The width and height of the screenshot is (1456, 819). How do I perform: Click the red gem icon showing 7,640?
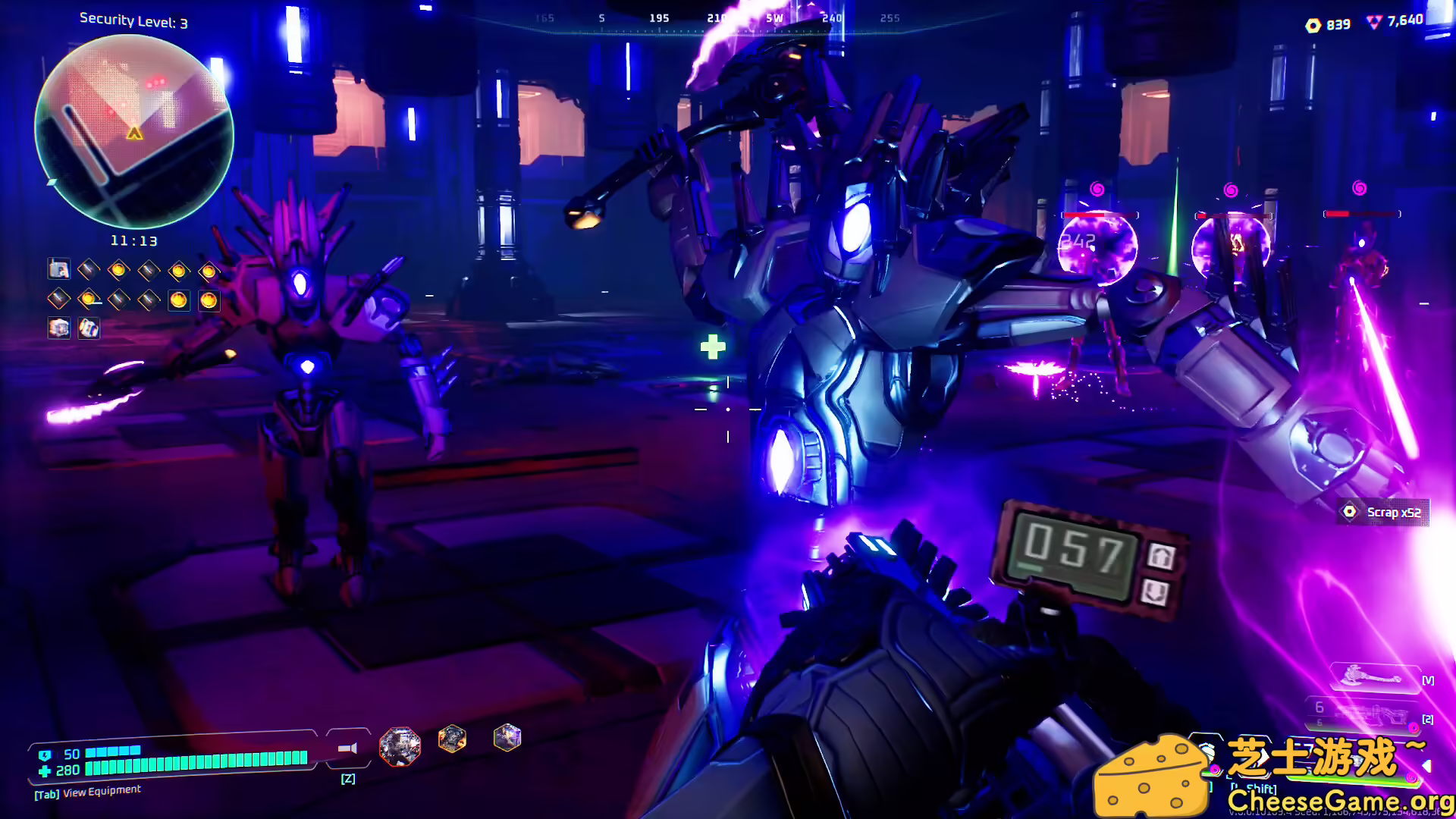tap(1375, 24)
